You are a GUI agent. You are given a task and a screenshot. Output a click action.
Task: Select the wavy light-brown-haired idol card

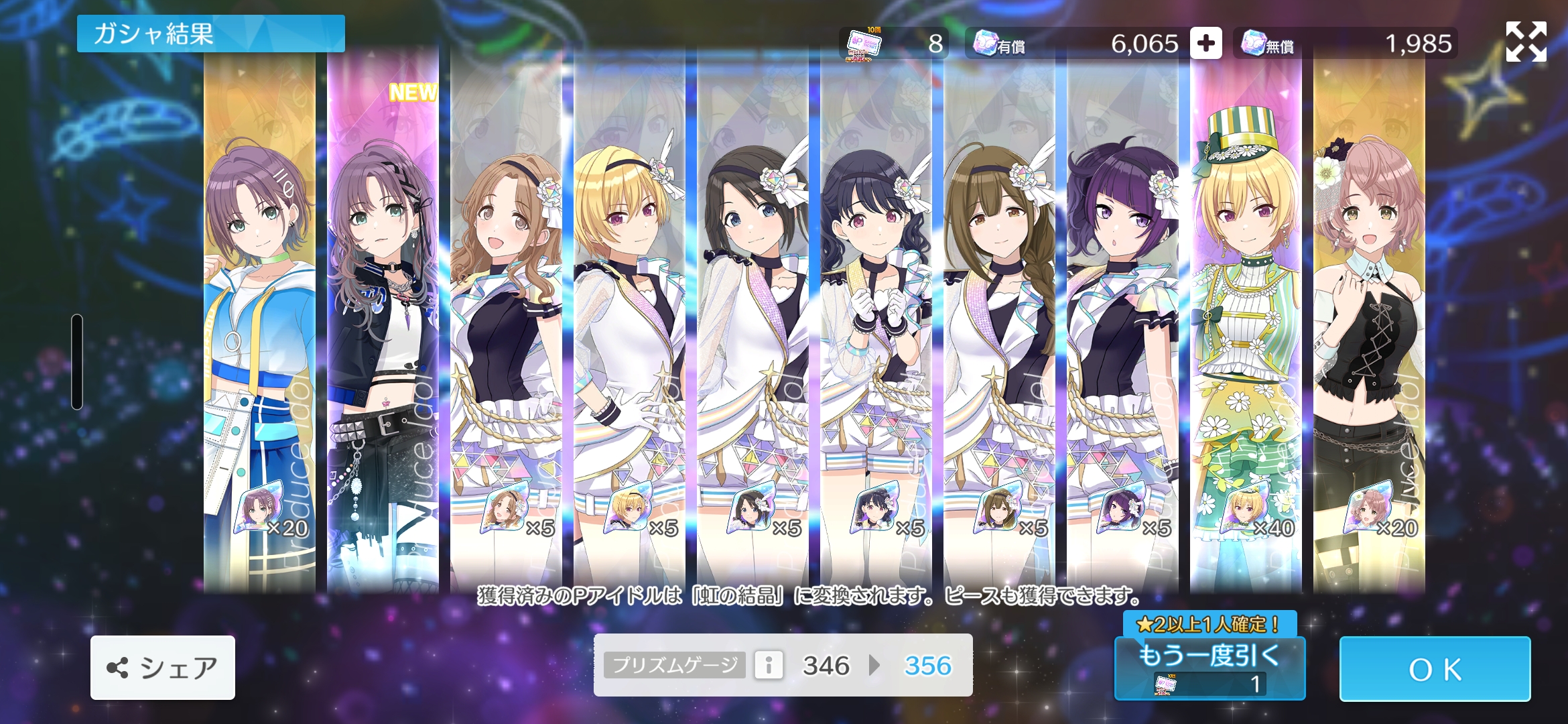tap(506, 322)
